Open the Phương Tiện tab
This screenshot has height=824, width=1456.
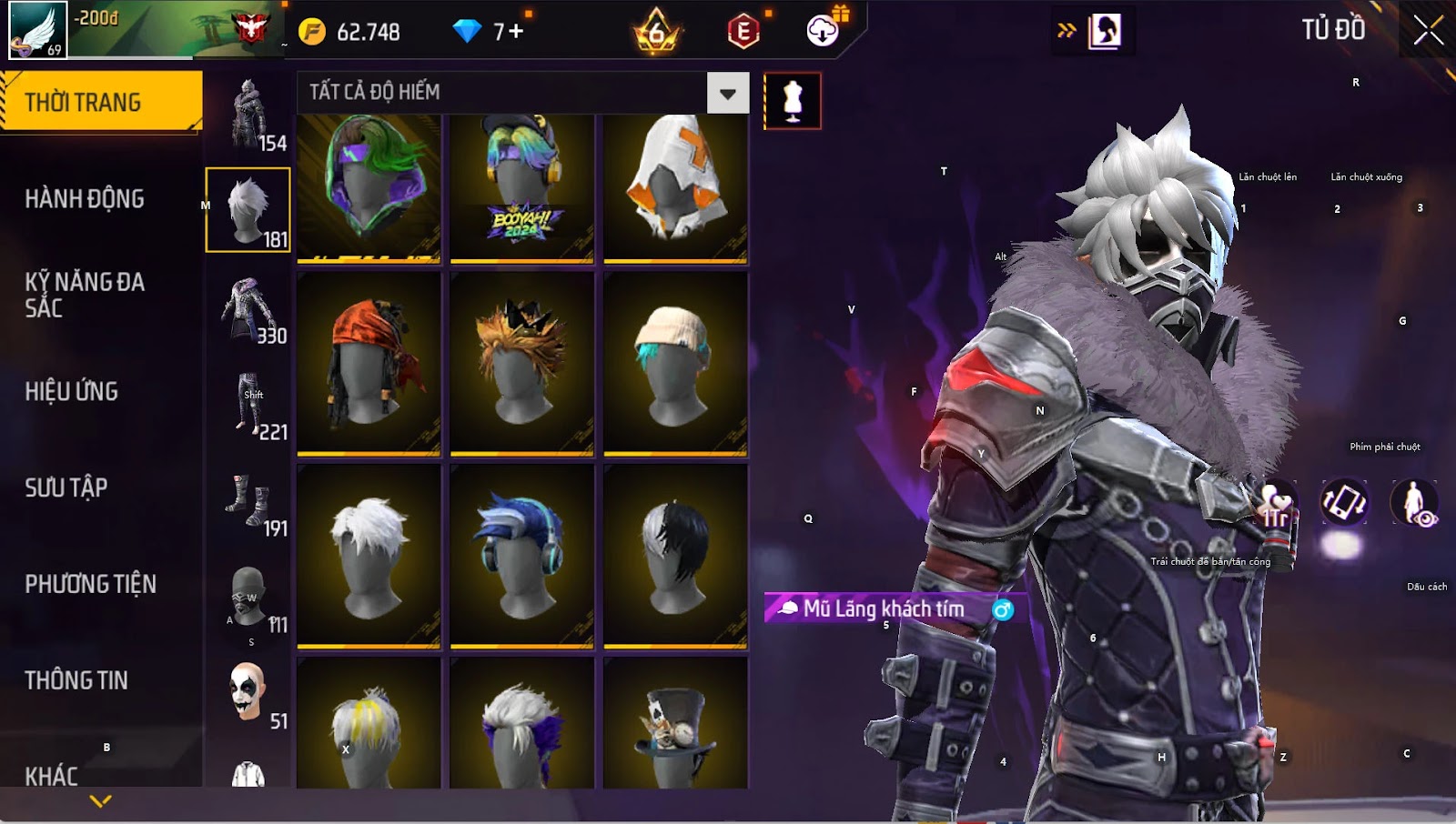91,584
